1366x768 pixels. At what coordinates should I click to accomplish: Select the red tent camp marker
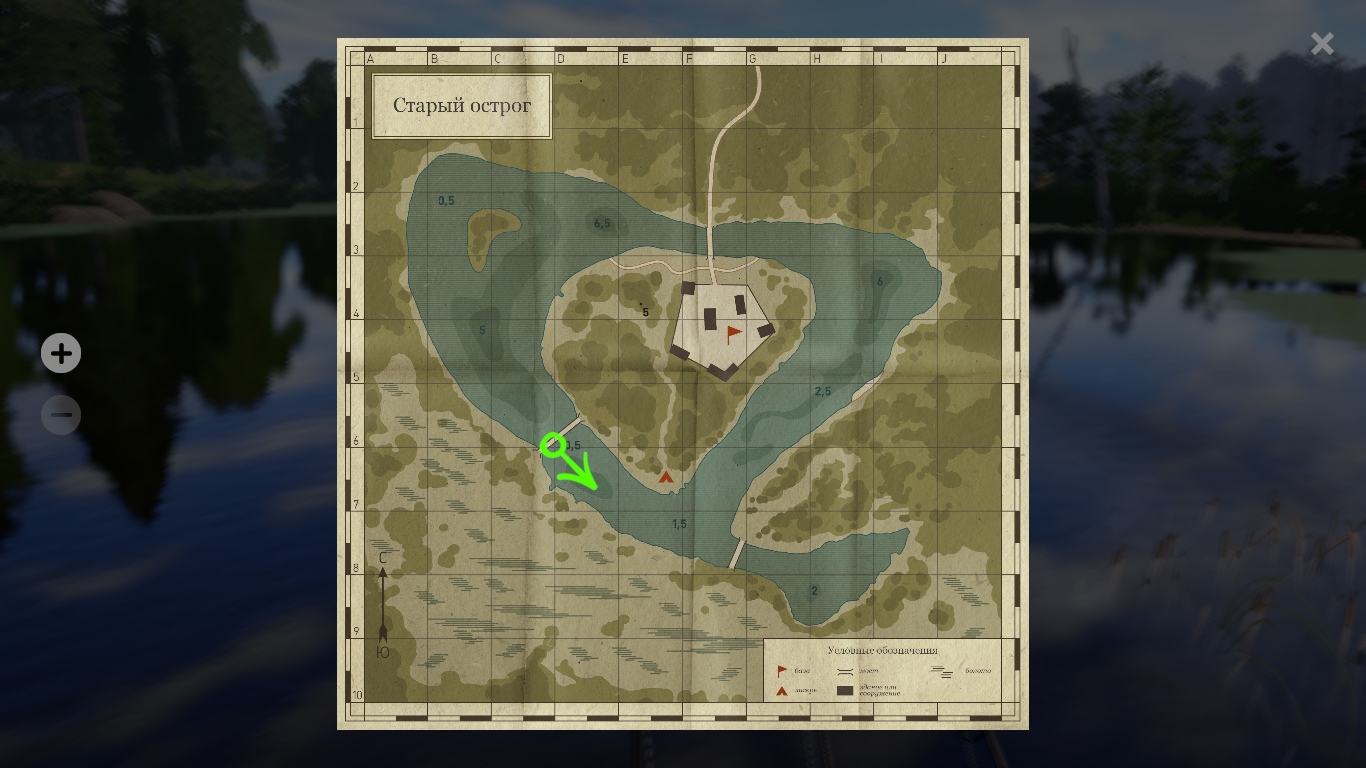(666, 477)
